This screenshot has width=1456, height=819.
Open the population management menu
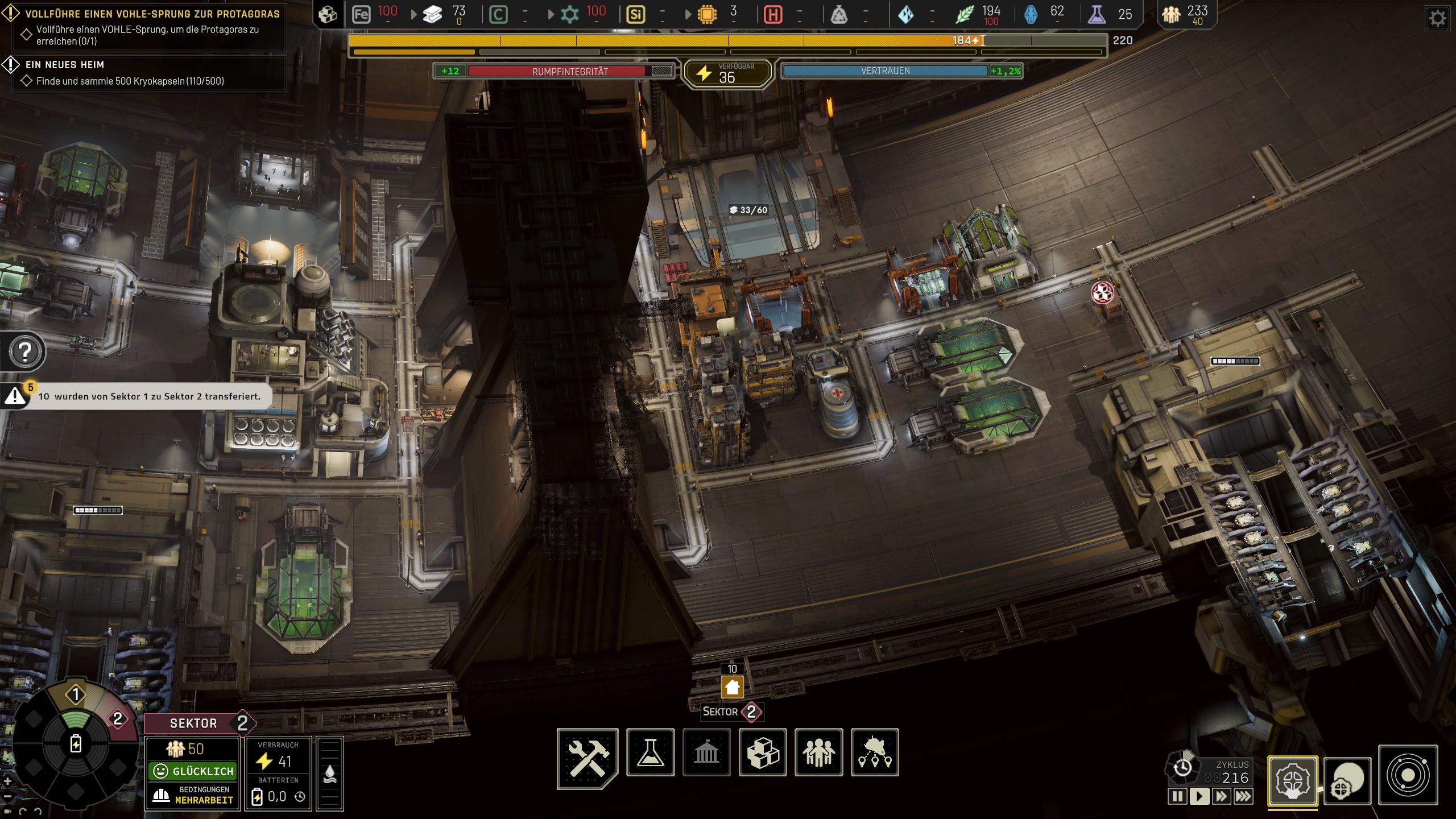click(x=818, y=752)
